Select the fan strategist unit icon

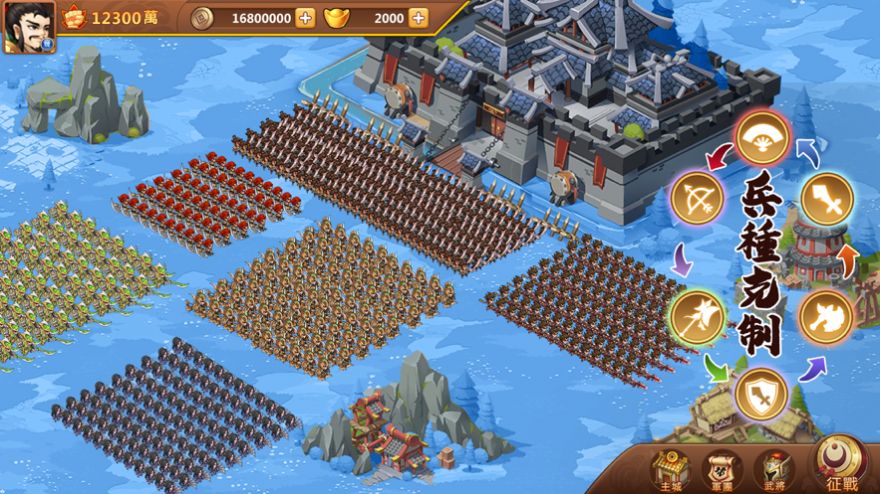(x=763, y=138)
